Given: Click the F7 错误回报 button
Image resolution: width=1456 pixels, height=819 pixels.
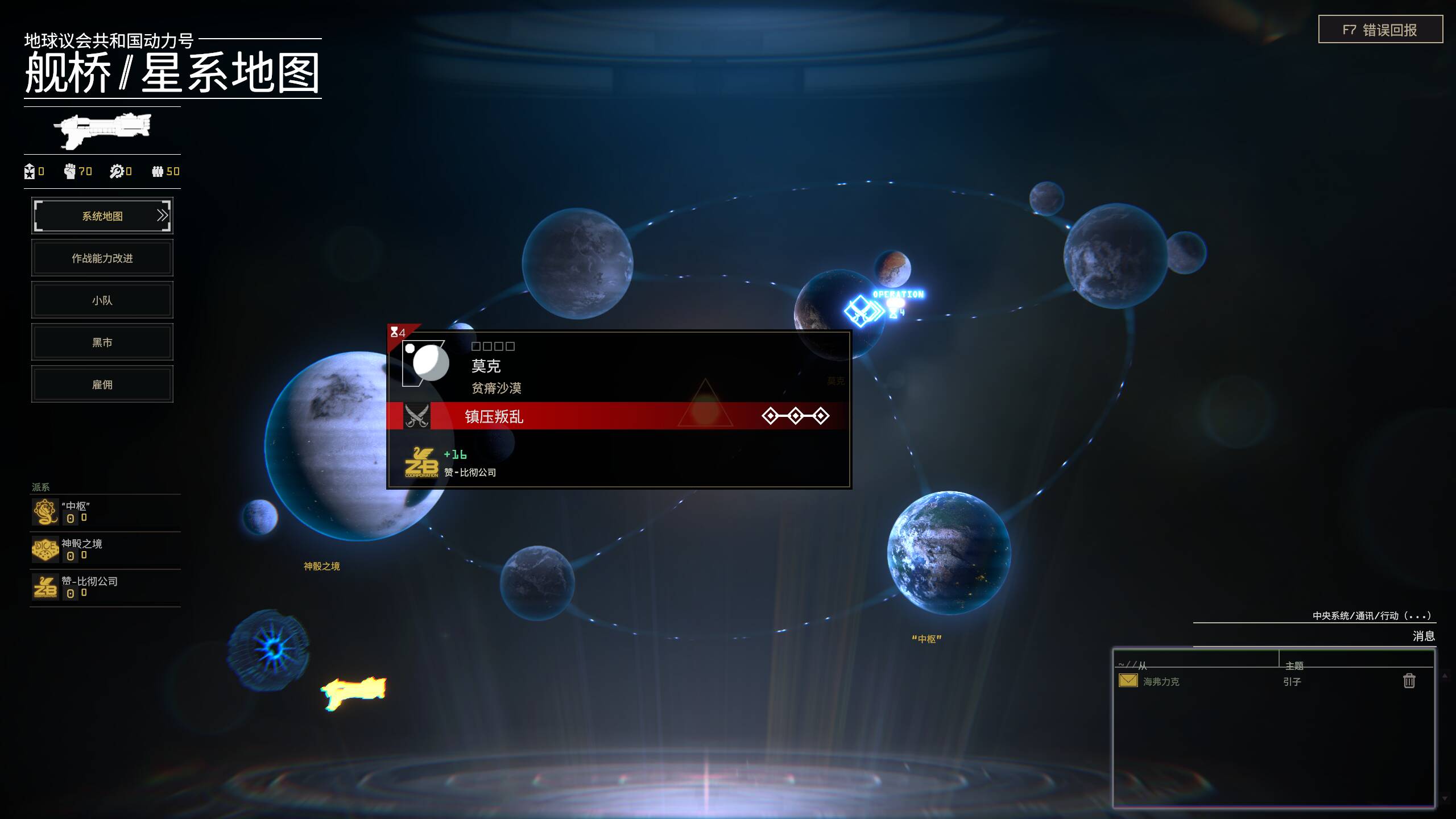Looking at the screenshot, I should click(1380, 30).
